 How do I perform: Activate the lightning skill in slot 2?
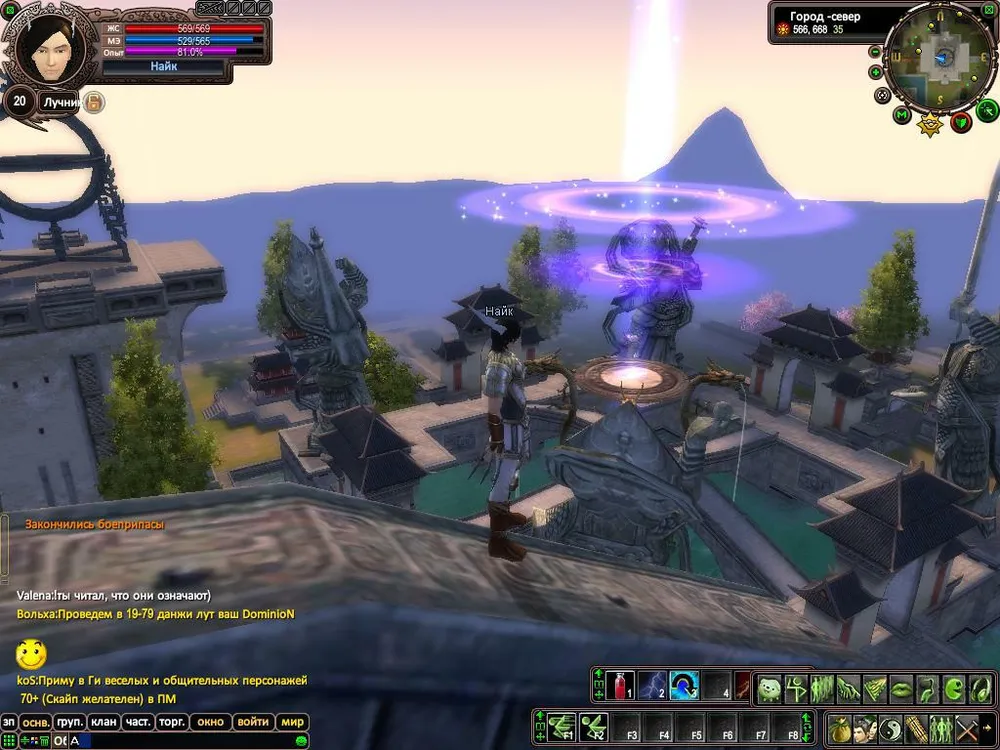tap(653, 685)
